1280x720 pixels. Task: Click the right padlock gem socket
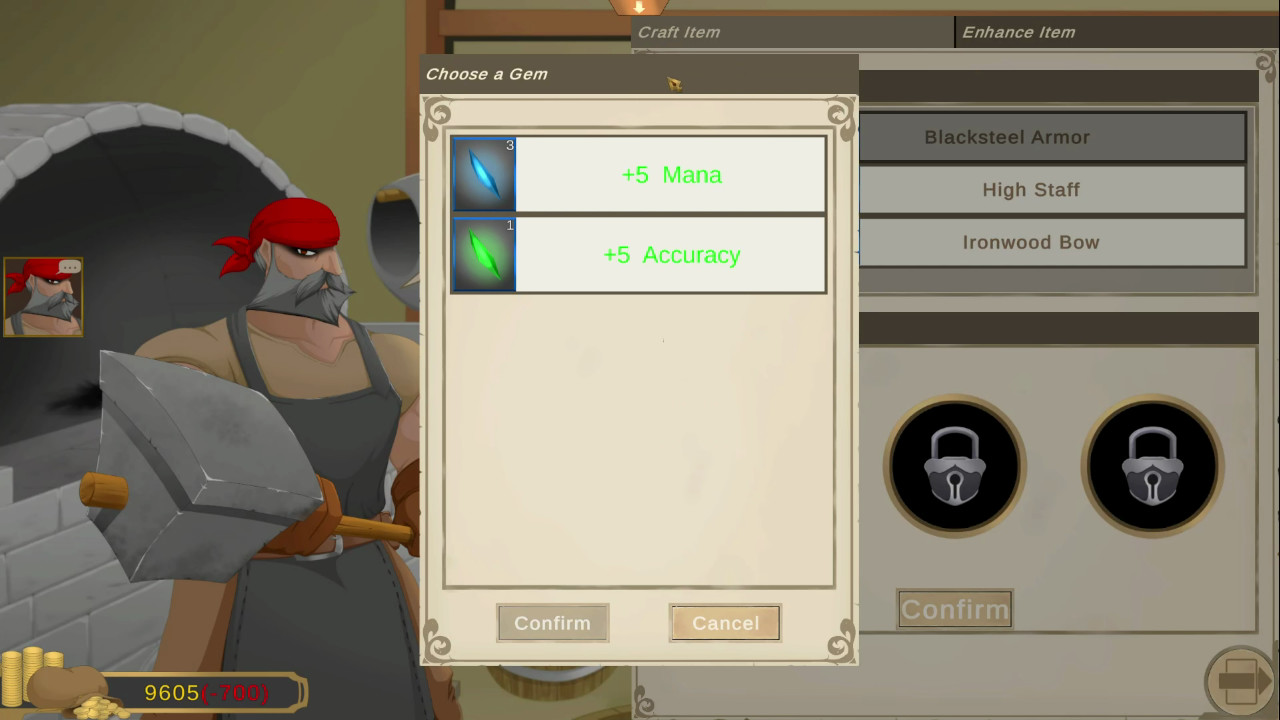(x=1152, y=465)
